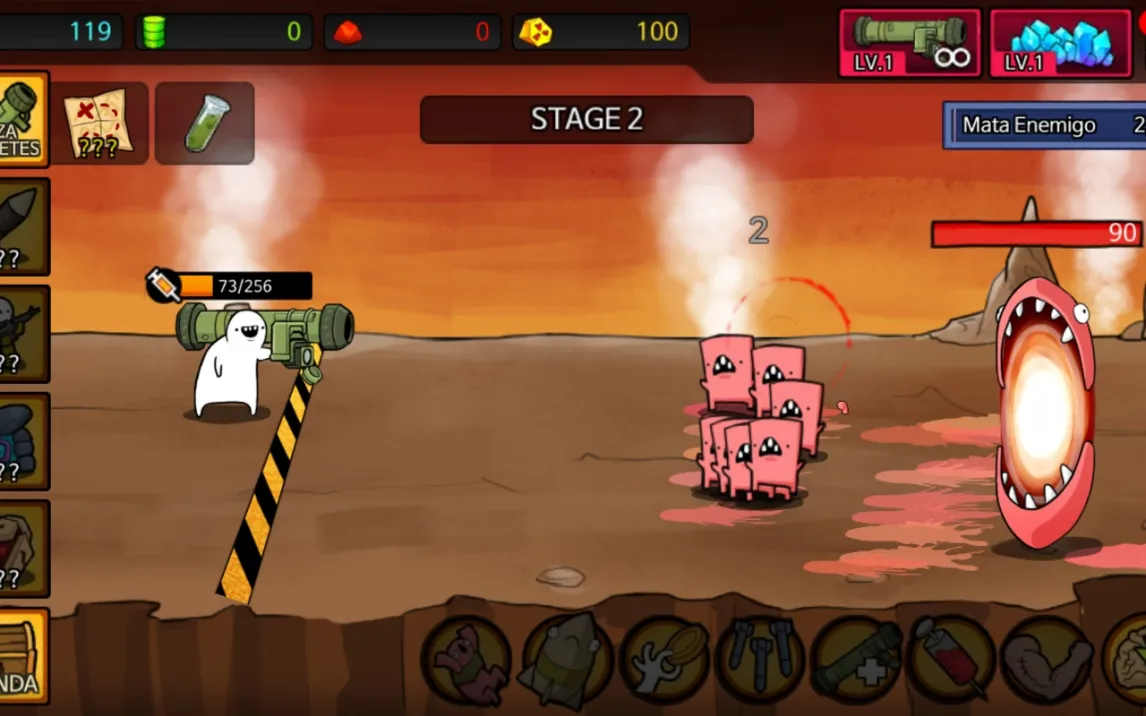Select the locked missile category
The height and width of the screenshot is (716, 1146).
coord(22,227)
